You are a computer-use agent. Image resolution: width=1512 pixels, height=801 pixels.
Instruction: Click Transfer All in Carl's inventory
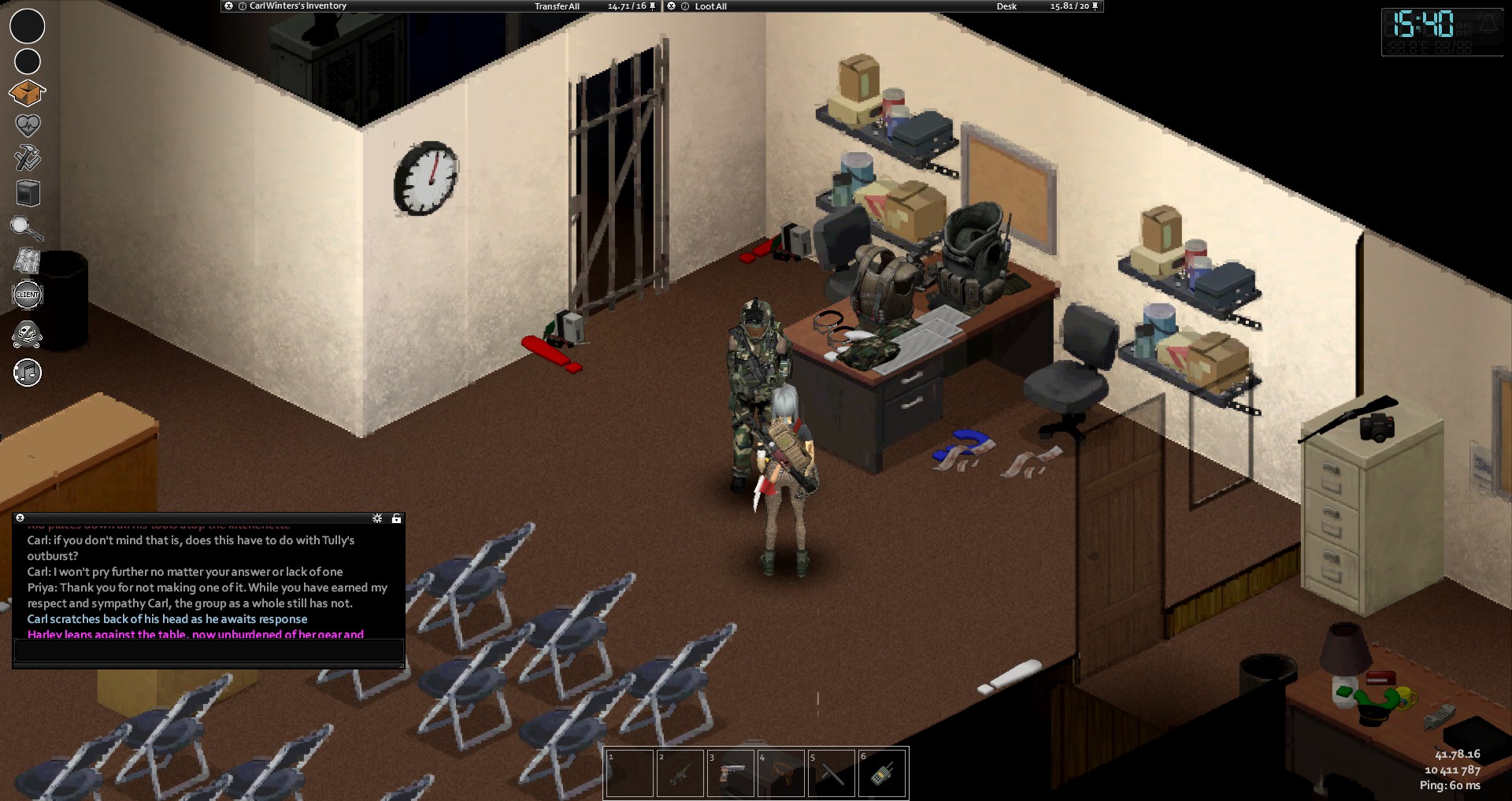click(557, 6)
